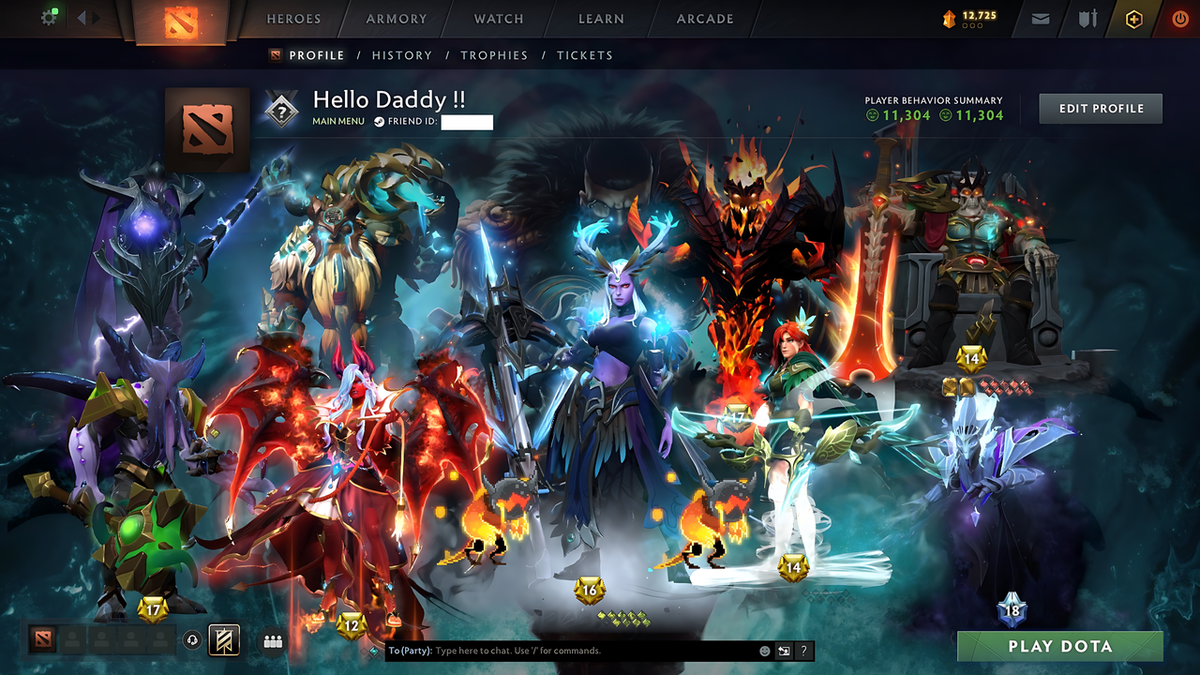Go to the Dota home logo tab
The width and height of the screenshot is (1200, 675).
(x=180, y=20)
